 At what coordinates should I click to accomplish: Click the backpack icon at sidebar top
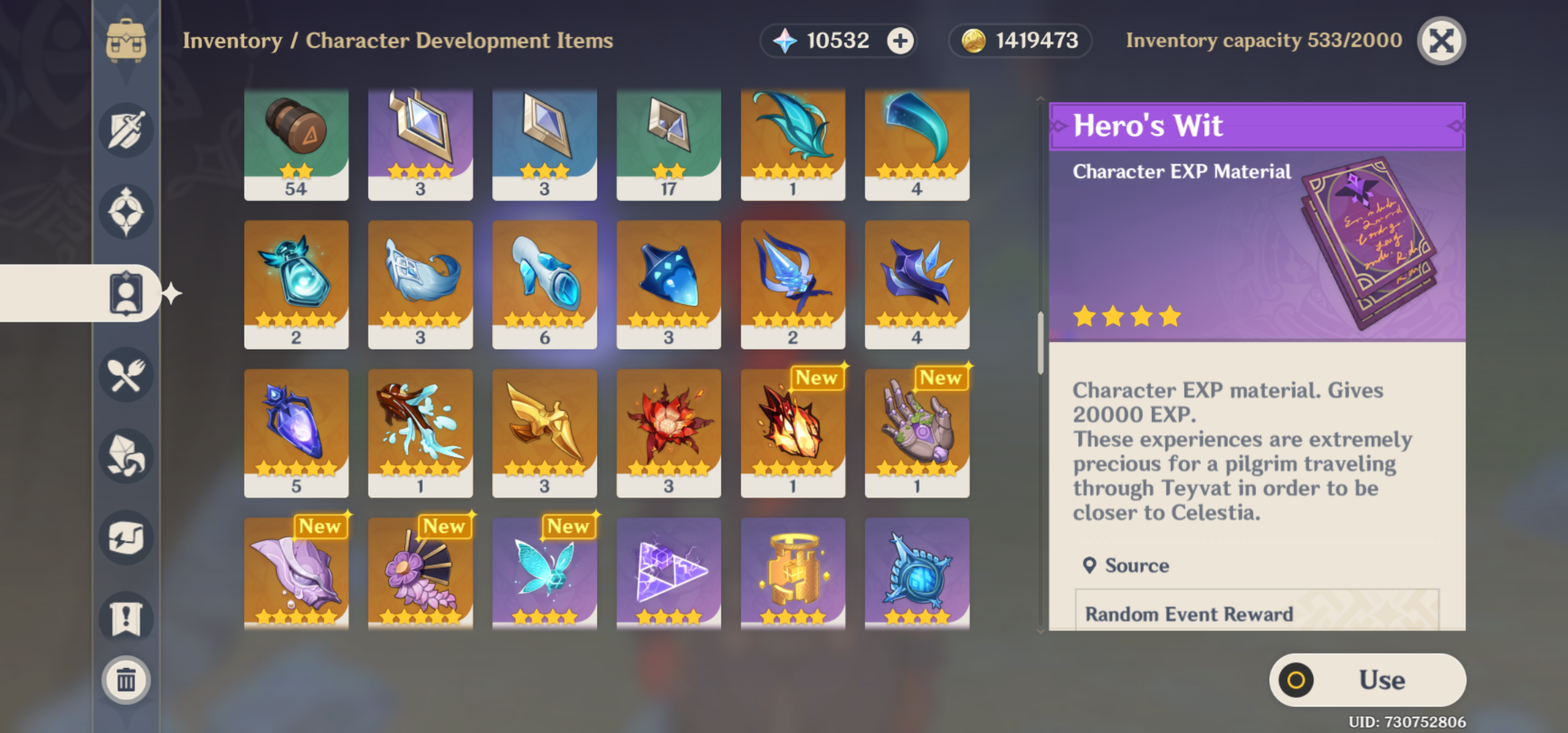pos(126,39)
